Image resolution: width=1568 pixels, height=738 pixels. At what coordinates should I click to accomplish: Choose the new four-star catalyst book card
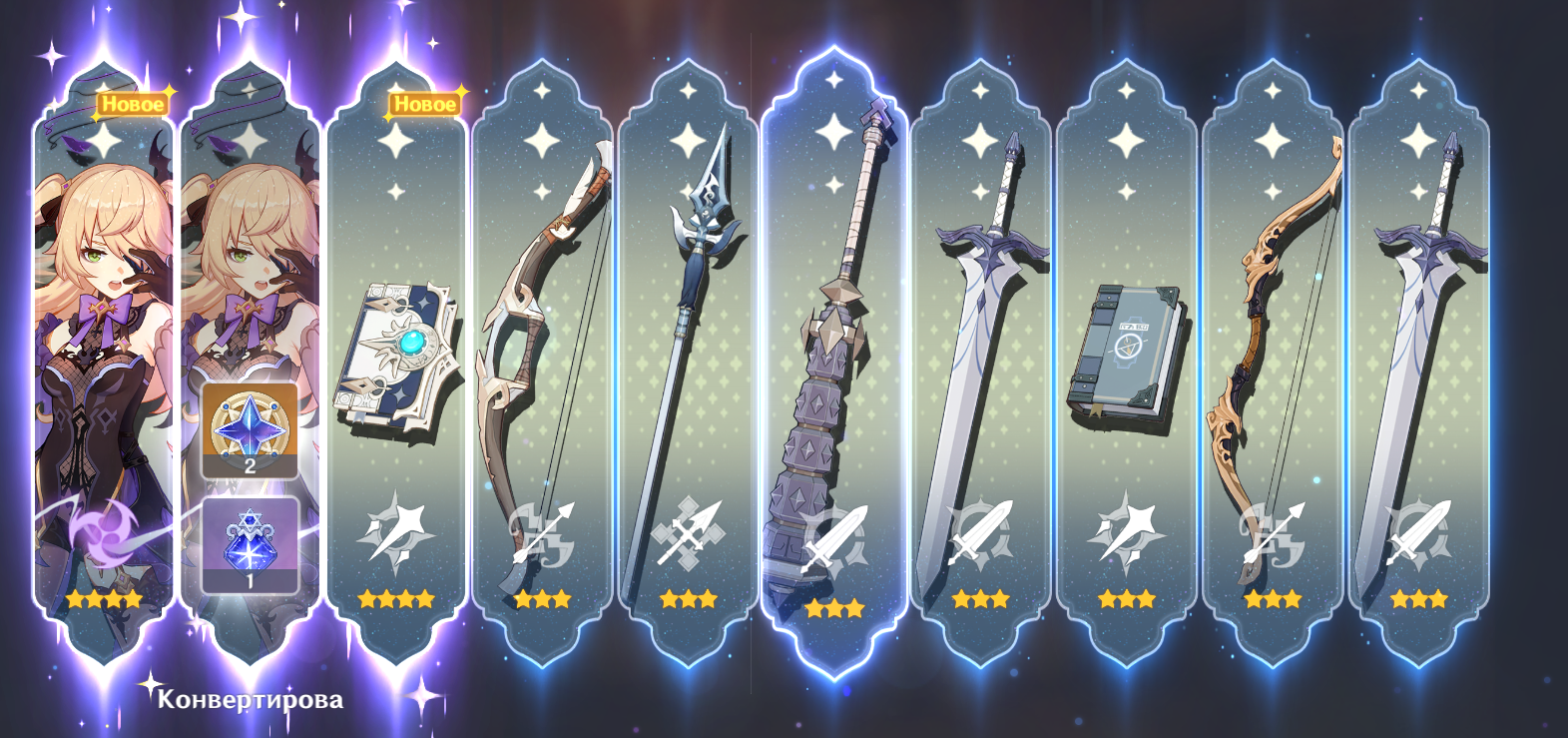396,360
